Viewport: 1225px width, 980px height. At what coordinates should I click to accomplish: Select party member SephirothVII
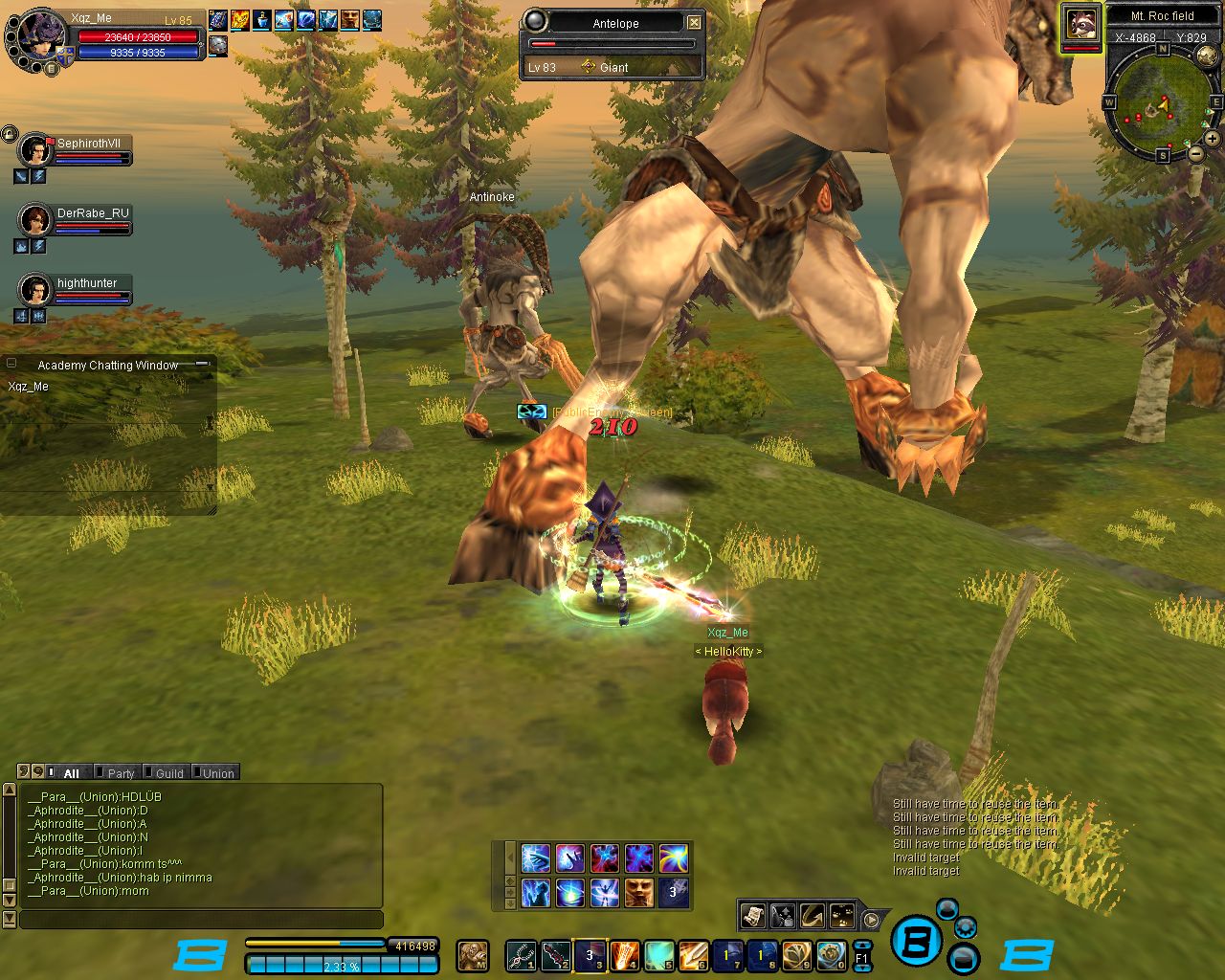(x=35, y=150)
